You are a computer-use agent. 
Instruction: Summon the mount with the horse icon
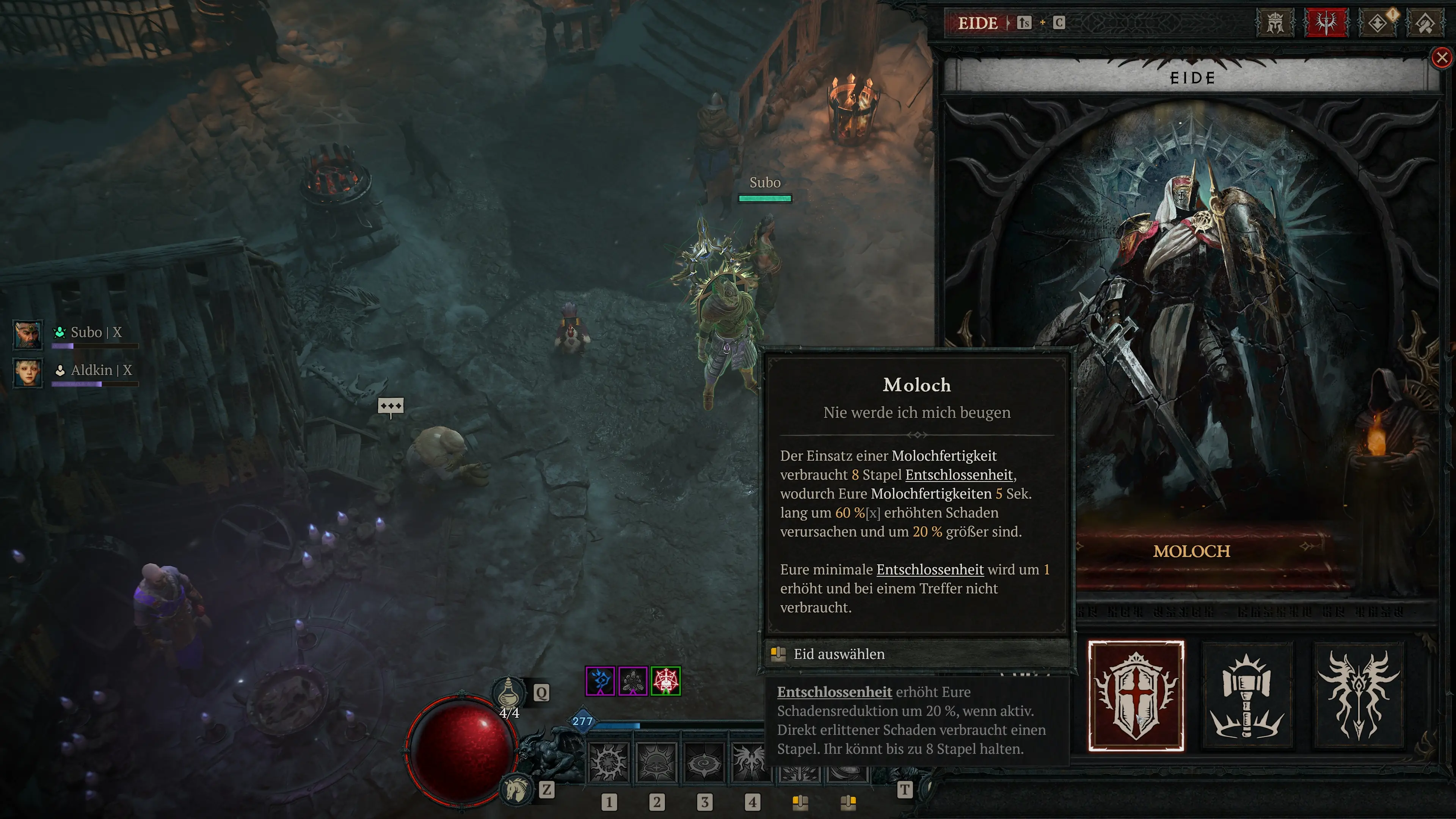(x=516, y=789)
